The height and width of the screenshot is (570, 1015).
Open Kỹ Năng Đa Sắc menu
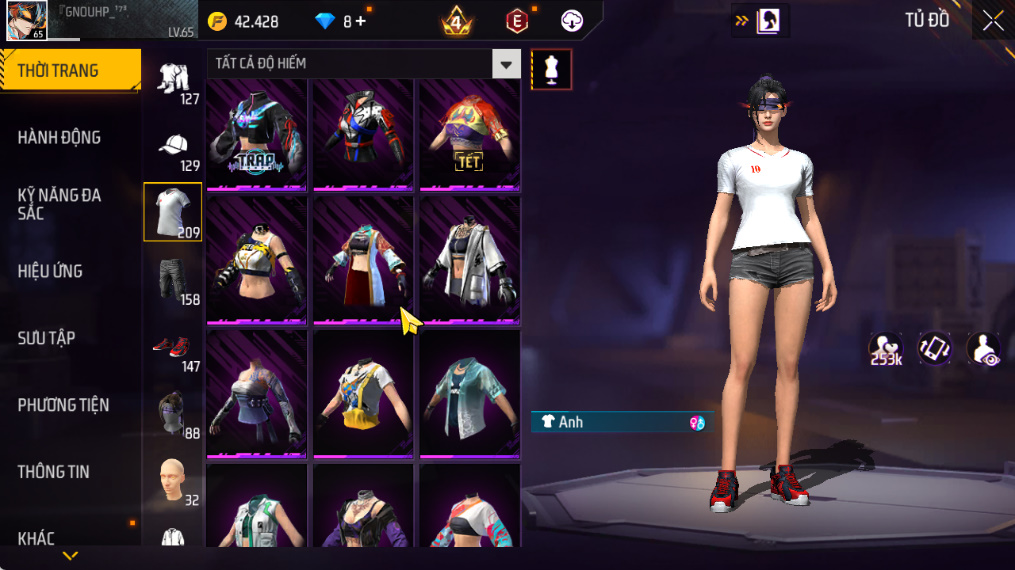pos(60,204)
